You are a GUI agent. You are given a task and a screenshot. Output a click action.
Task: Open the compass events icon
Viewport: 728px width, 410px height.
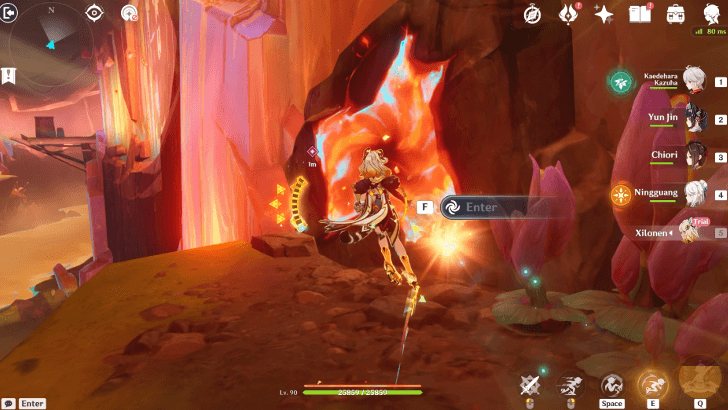[x=533, y=14]
